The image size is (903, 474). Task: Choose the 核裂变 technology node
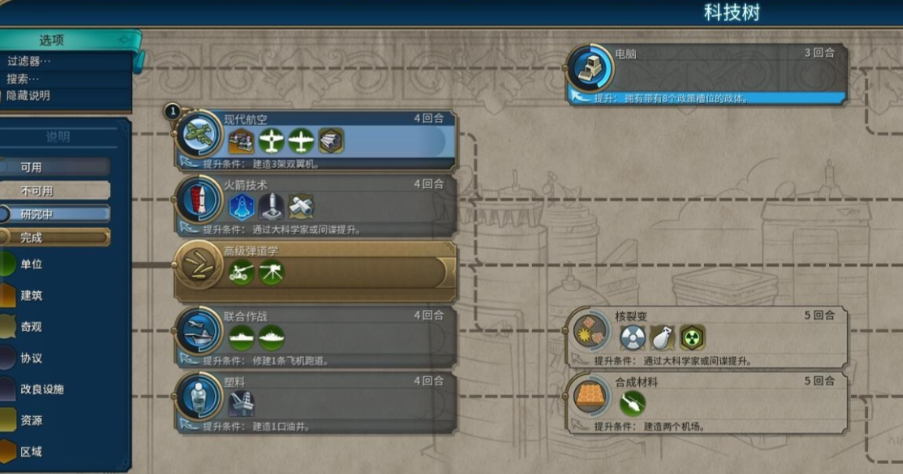[x=707, y=337]
